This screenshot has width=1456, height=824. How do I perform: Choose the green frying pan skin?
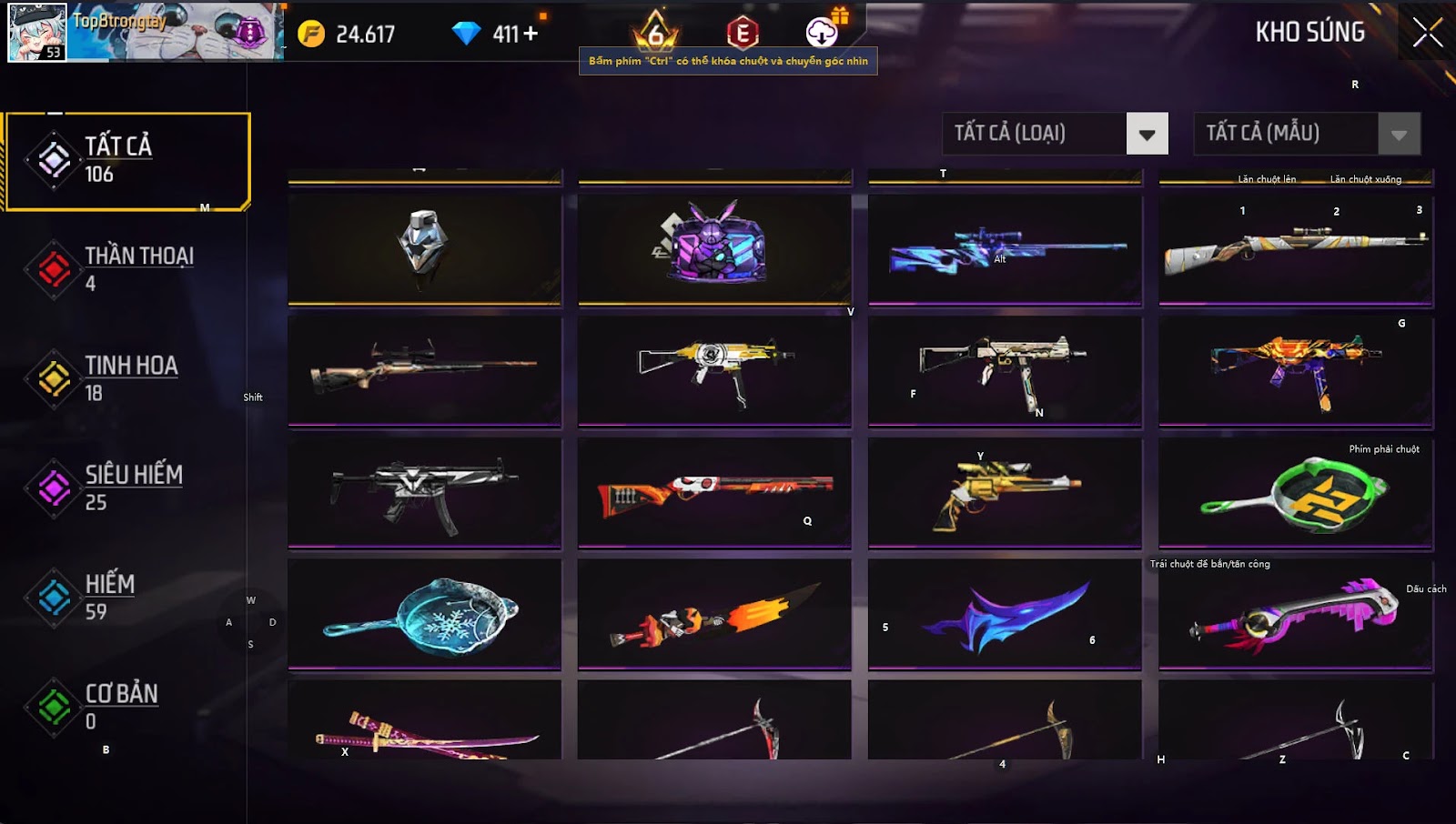1296,494
